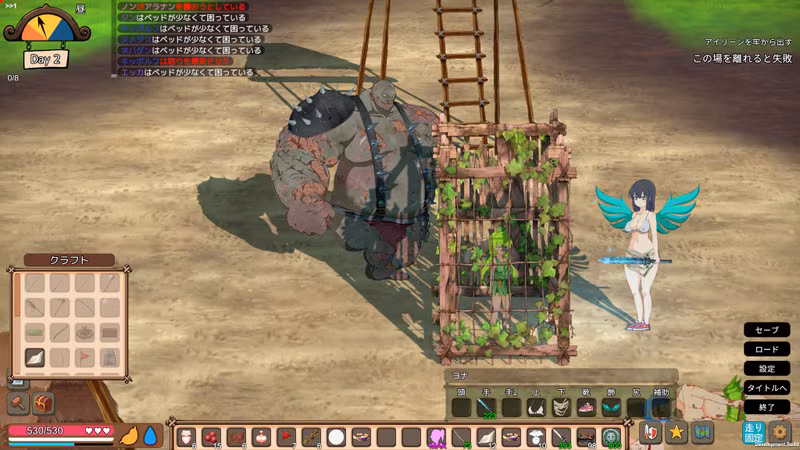Open the map icon
This screenshot has height=450, width=800.
pos(702,433)
